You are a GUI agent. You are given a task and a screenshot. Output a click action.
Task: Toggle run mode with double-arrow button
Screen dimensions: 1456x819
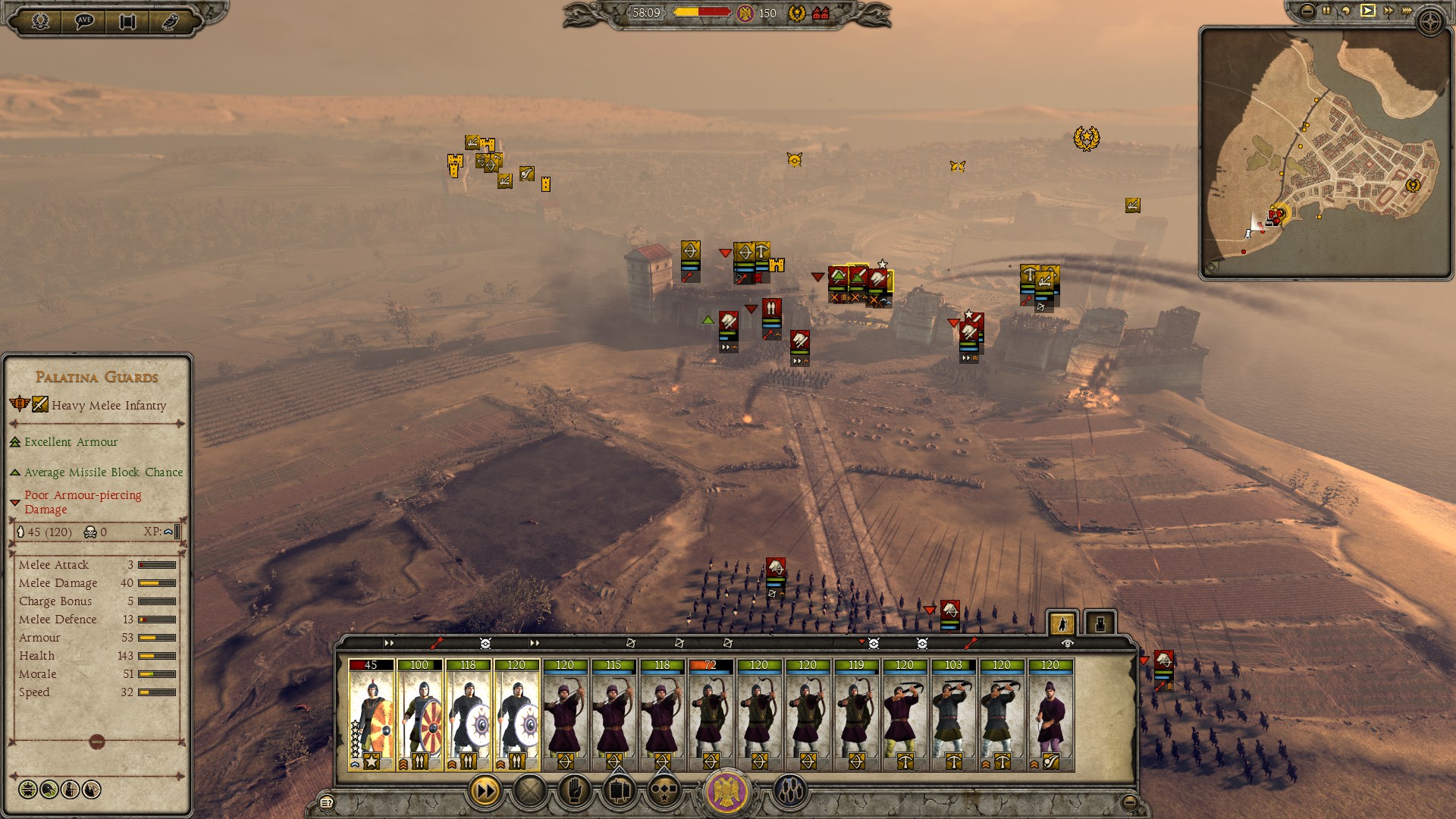point(485,792)
